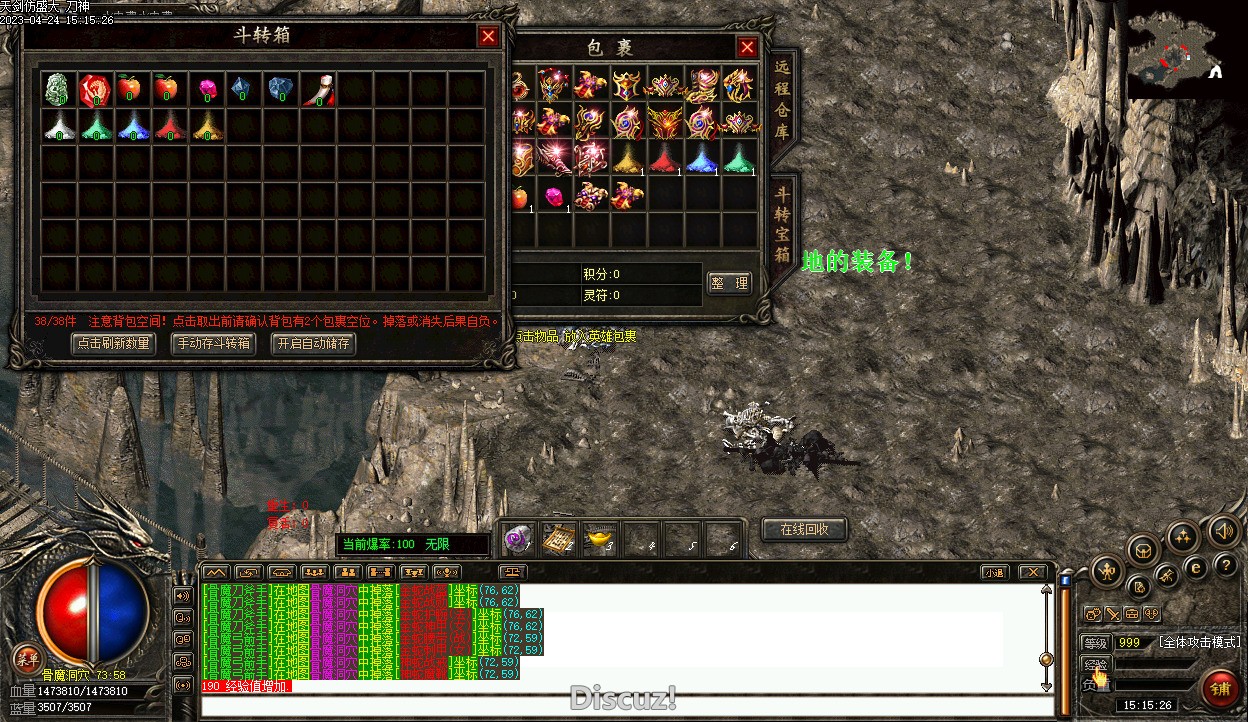Close the 包裹 bag window
The image size is (1248, 722).
(747, 47)
